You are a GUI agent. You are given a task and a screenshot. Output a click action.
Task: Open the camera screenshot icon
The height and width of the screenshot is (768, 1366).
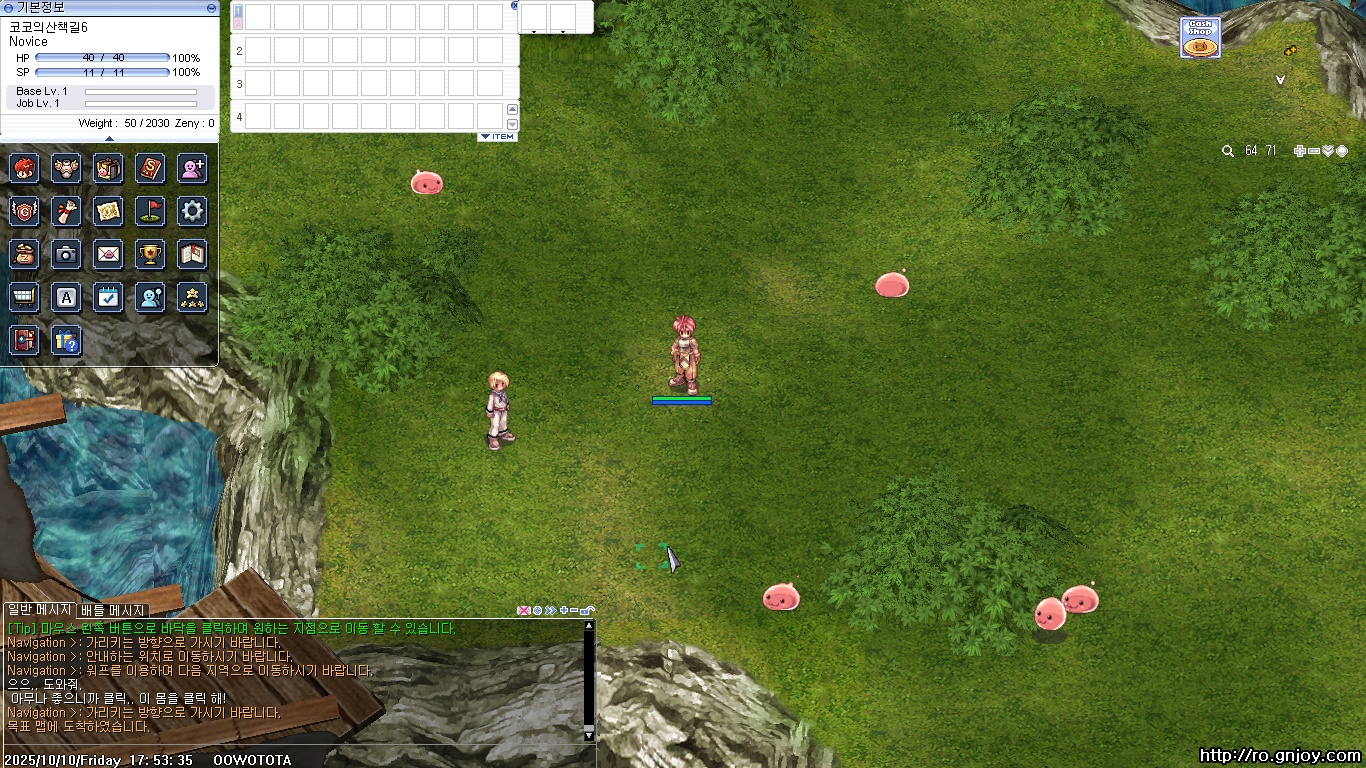[66, 254]
